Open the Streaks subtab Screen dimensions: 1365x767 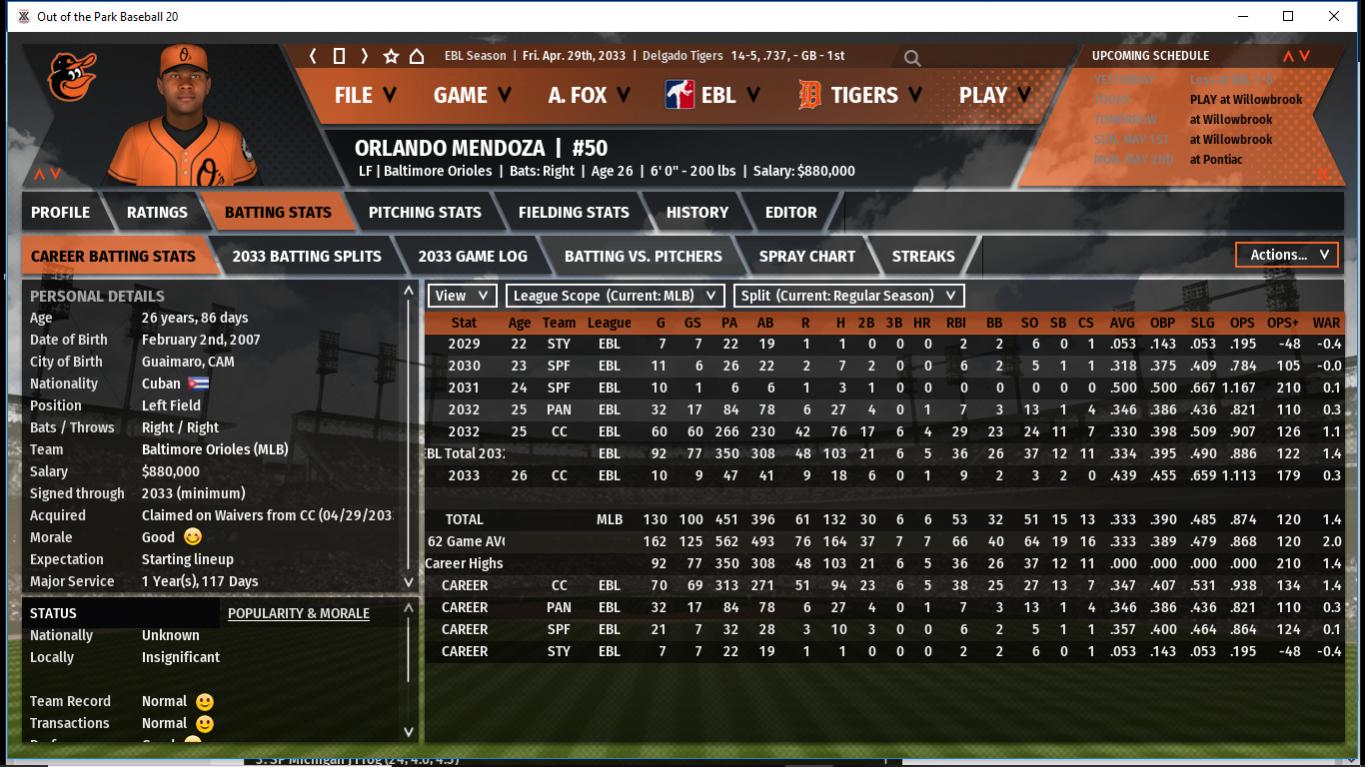[922, 256]
